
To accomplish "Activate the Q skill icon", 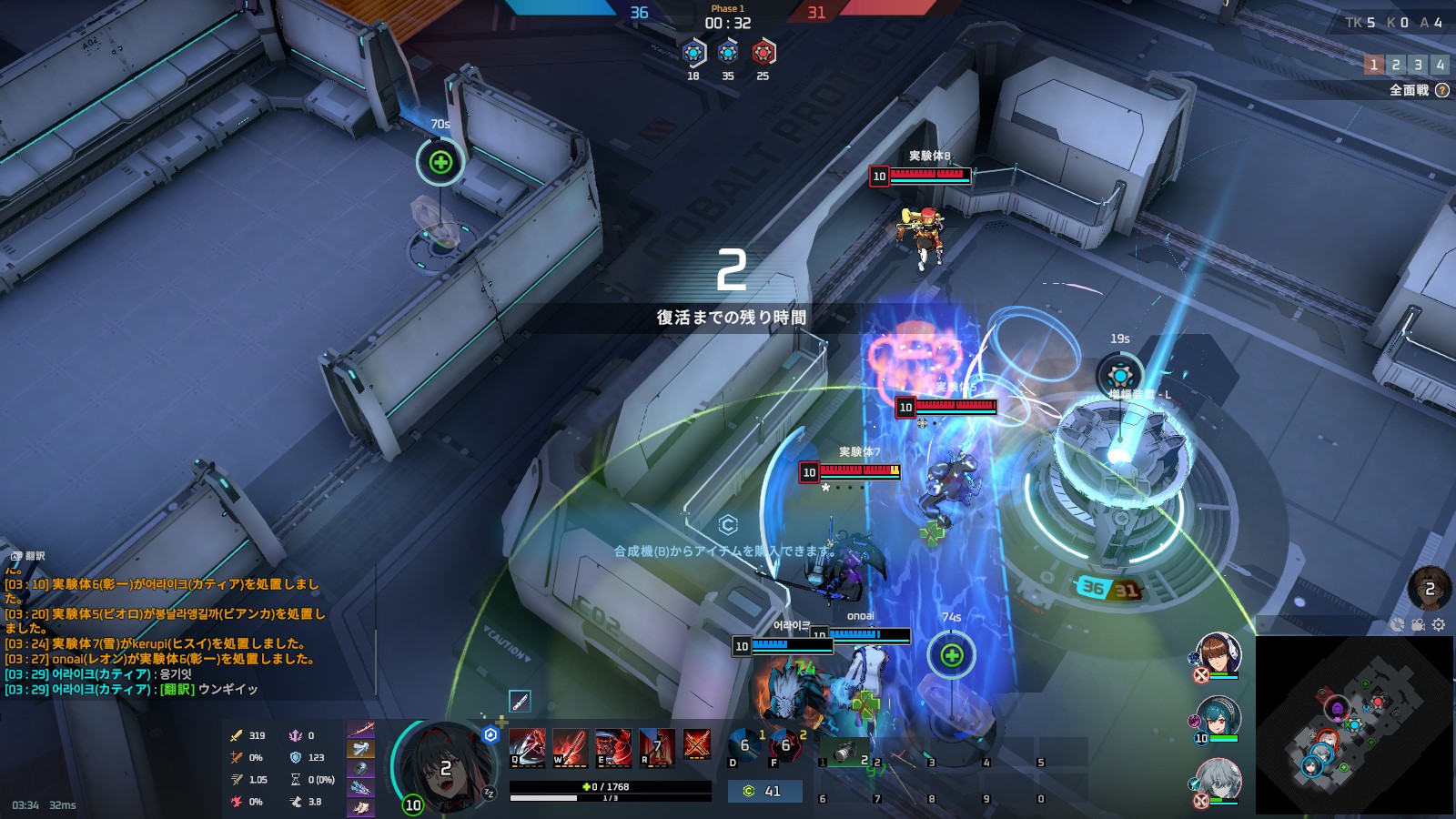I will coord(527,747).
